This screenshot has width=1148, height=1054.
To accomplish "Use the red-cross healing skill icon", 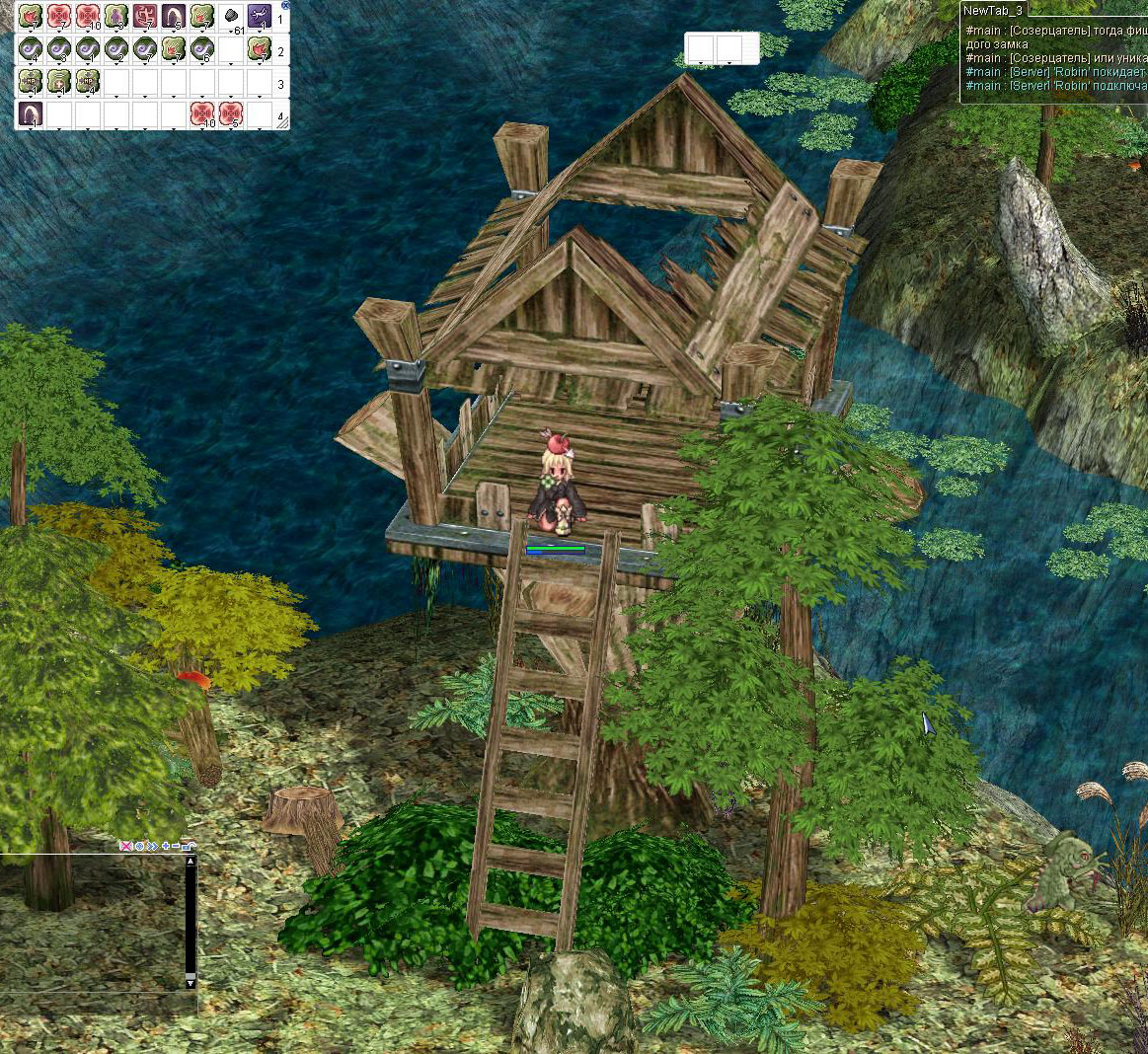I will point(58,17).
